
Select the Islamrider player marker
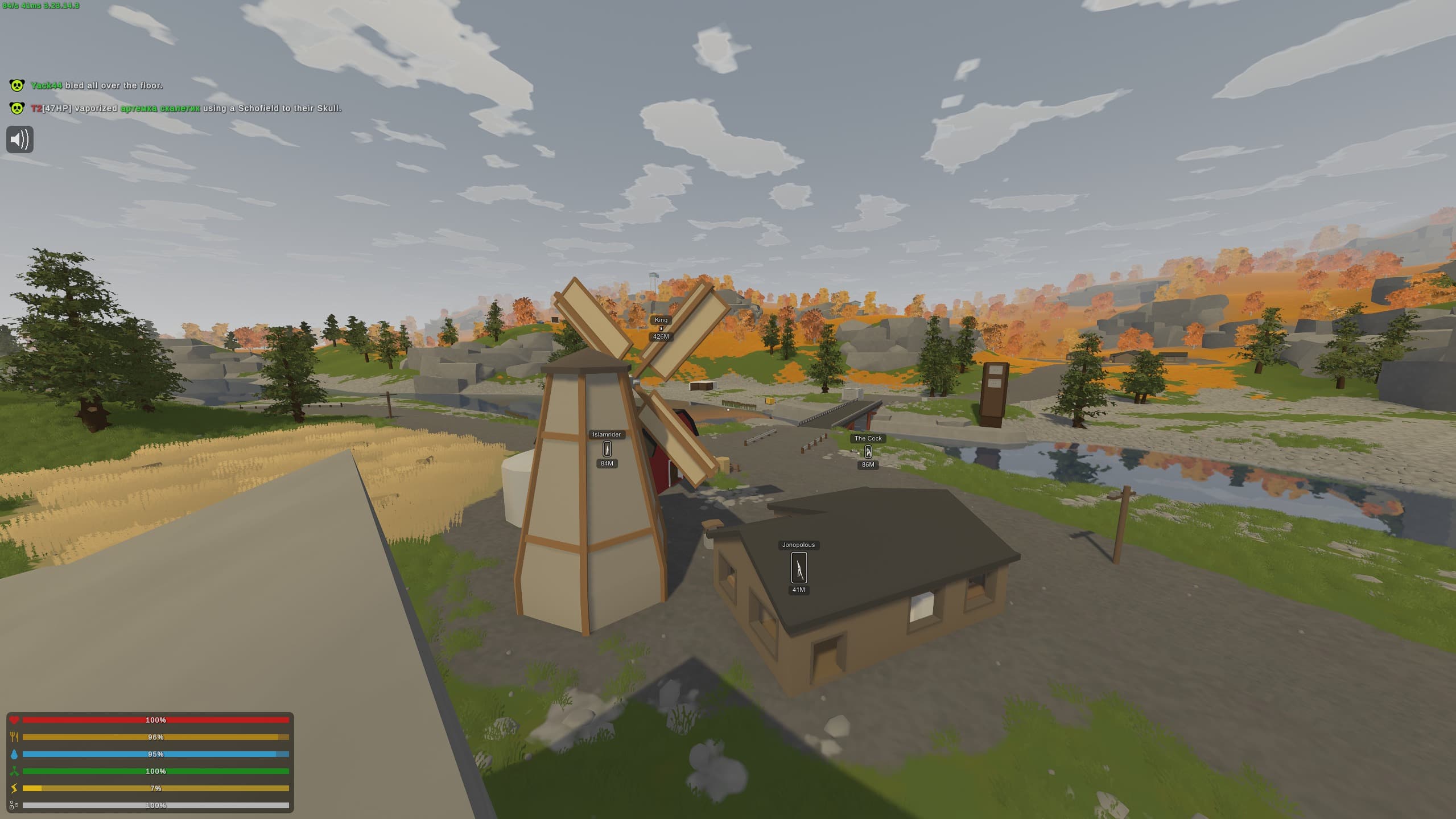pos(607,449)
